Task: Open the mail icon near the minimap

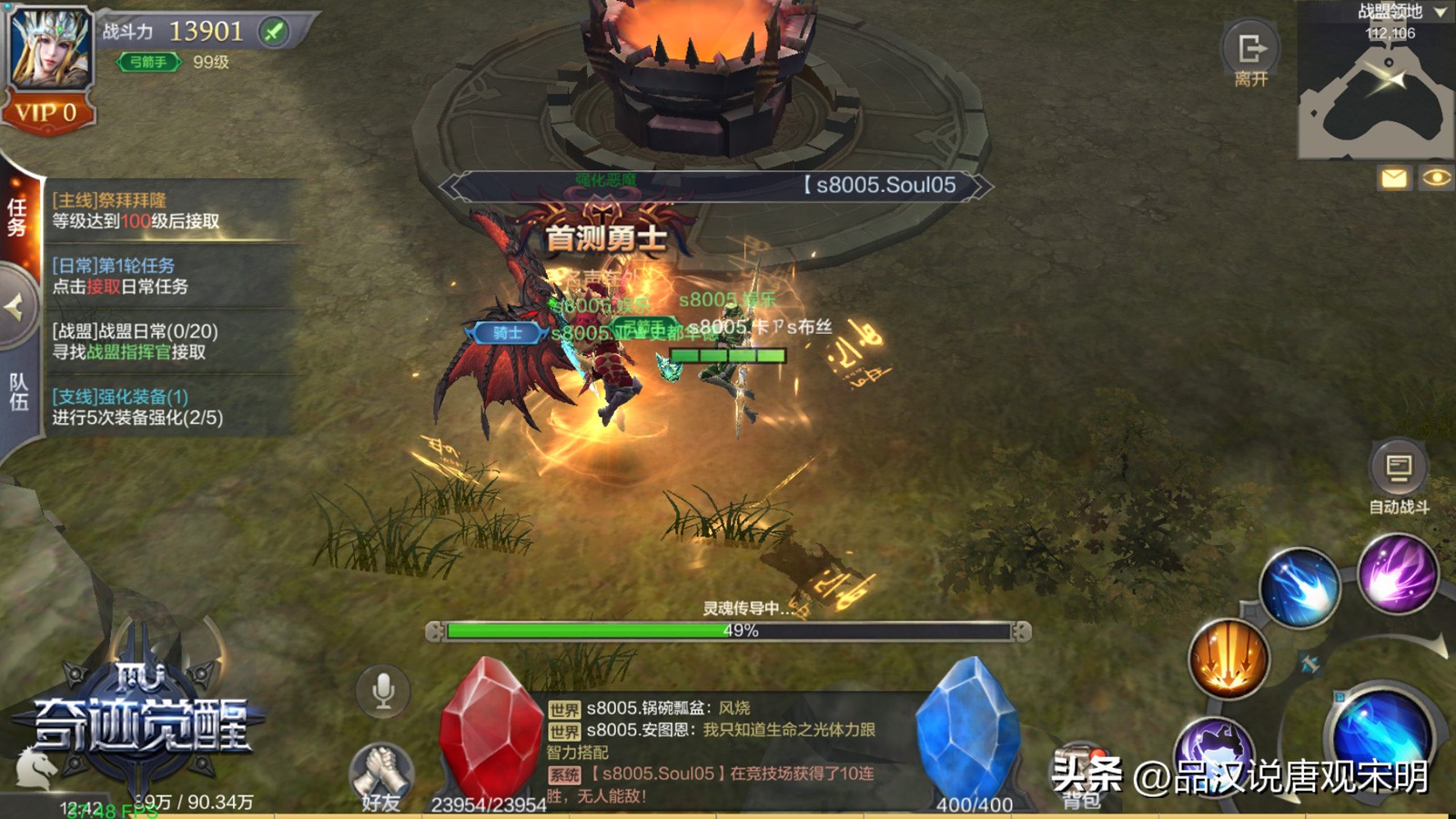Action: pyautogui.click(x=1394, y=178)
